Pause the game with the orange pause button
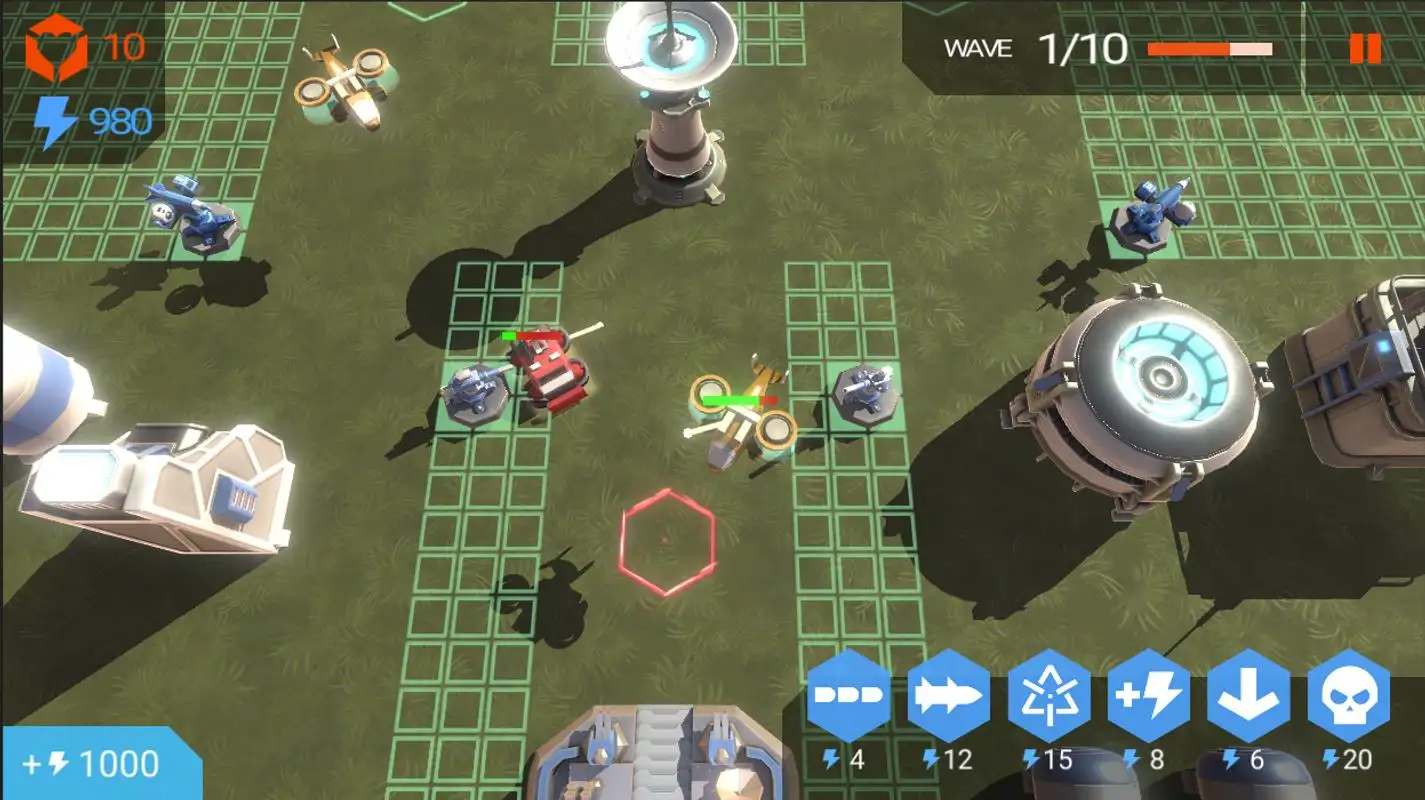The image size is (1425, 800). pyautogui.click(x=1364, y=48)
